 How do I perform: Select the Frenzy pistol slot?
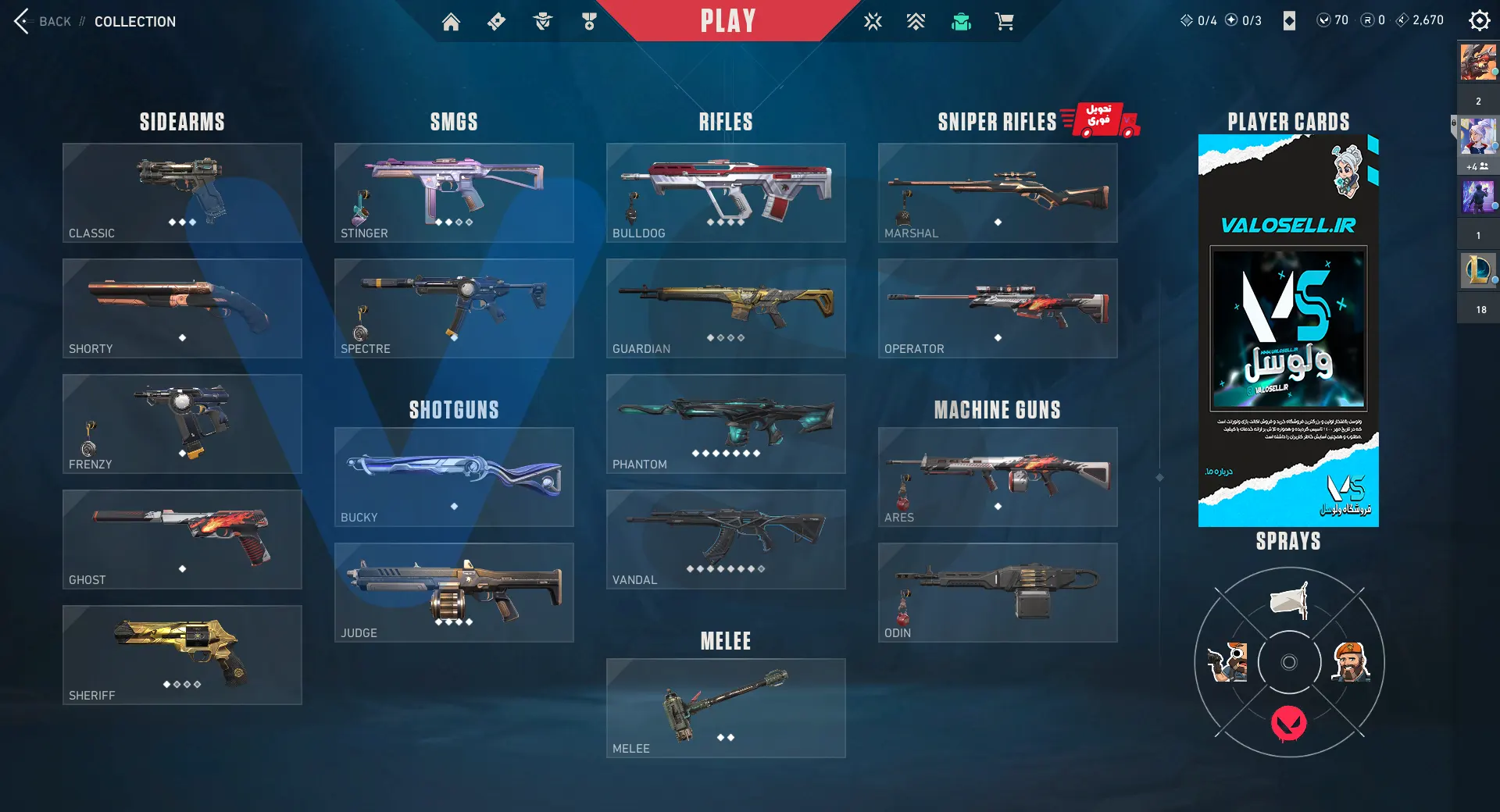(182, 423)
